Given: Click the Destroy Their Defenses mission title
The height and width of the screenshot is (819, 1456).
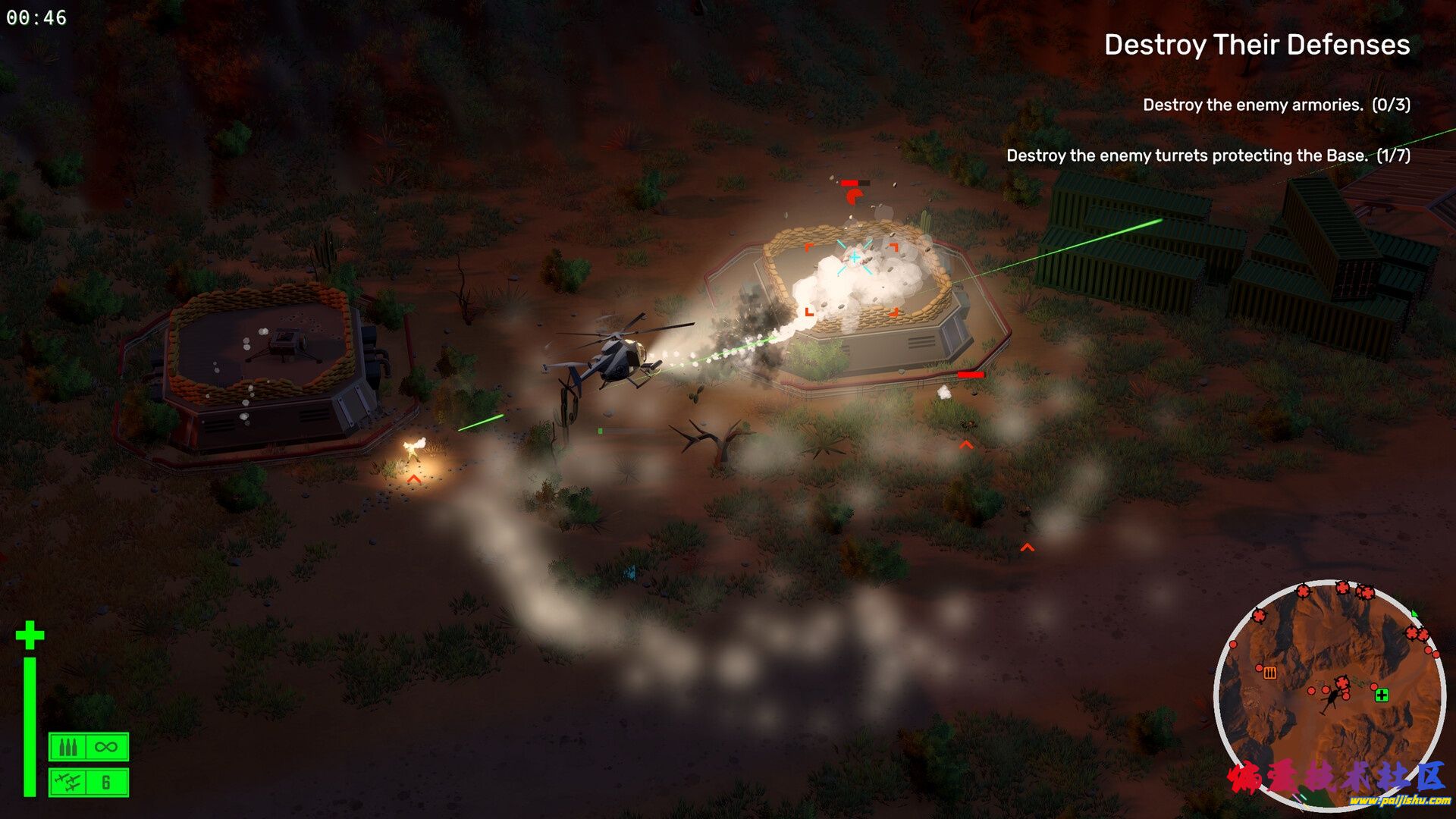Looking at the screenshot, I should click(1257, 45).
